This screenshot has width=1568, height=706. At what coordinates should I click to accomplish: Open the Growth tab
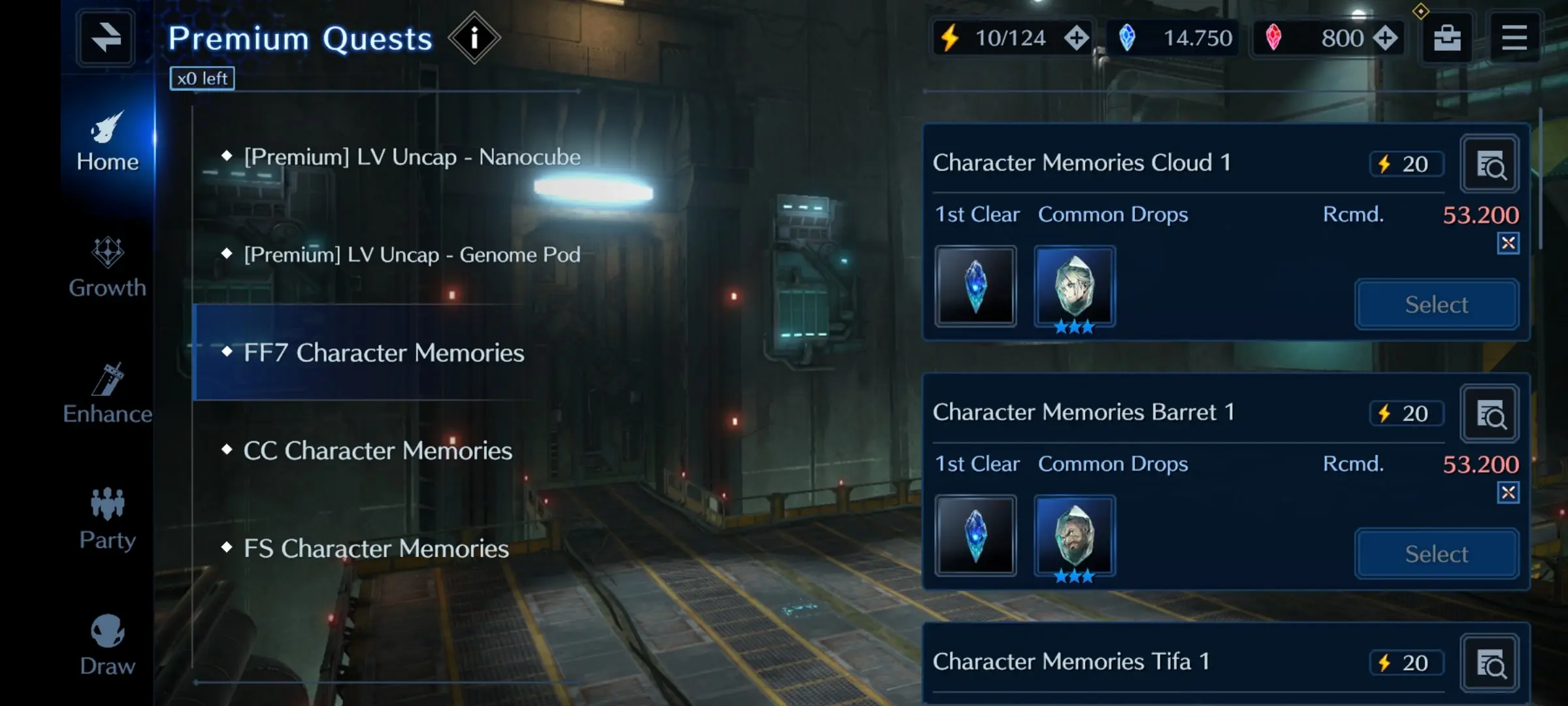108,268
